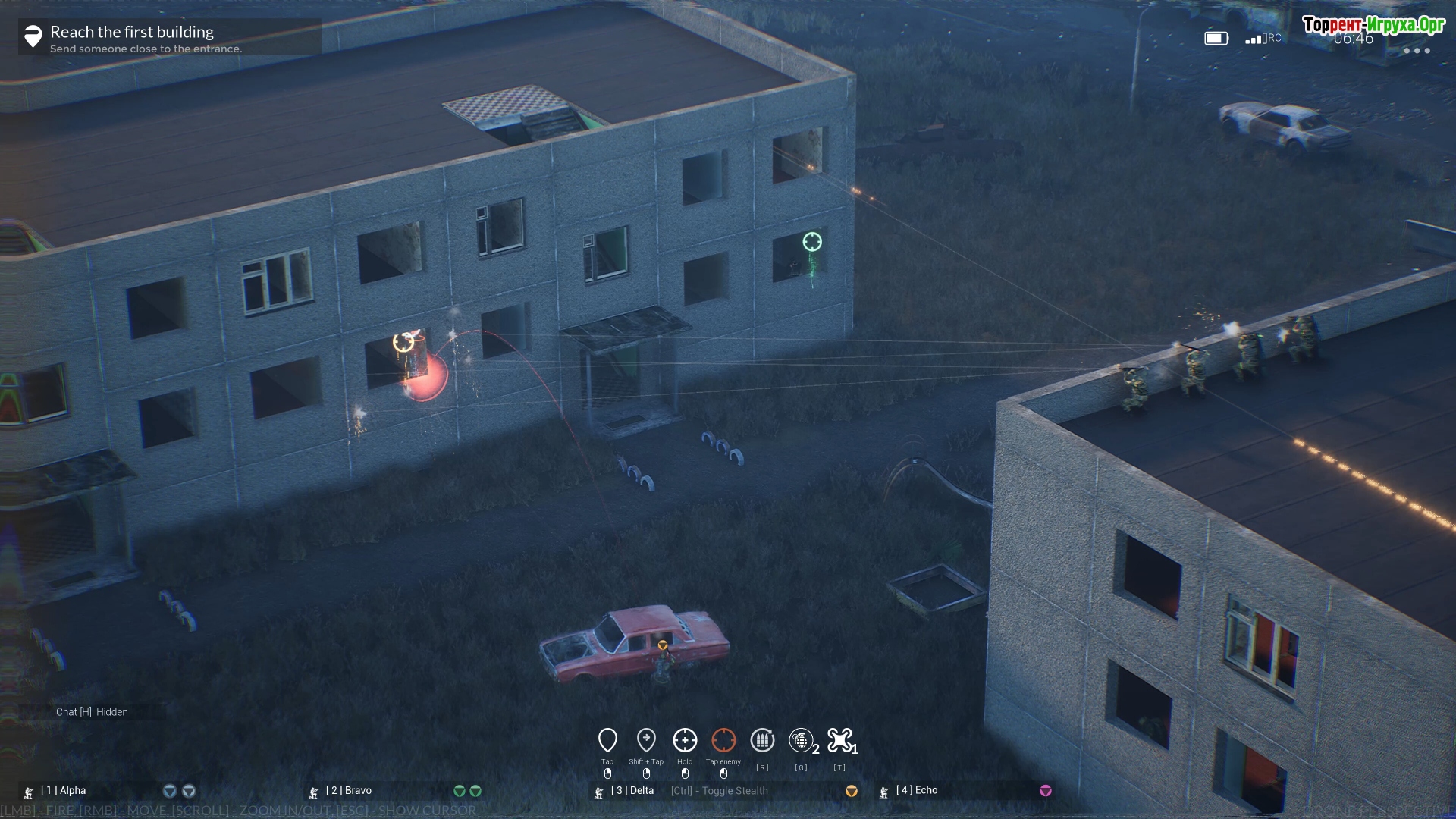Screen dimensions: 1456x819
Task: Open the hidden chat panel
Action: 92,712
